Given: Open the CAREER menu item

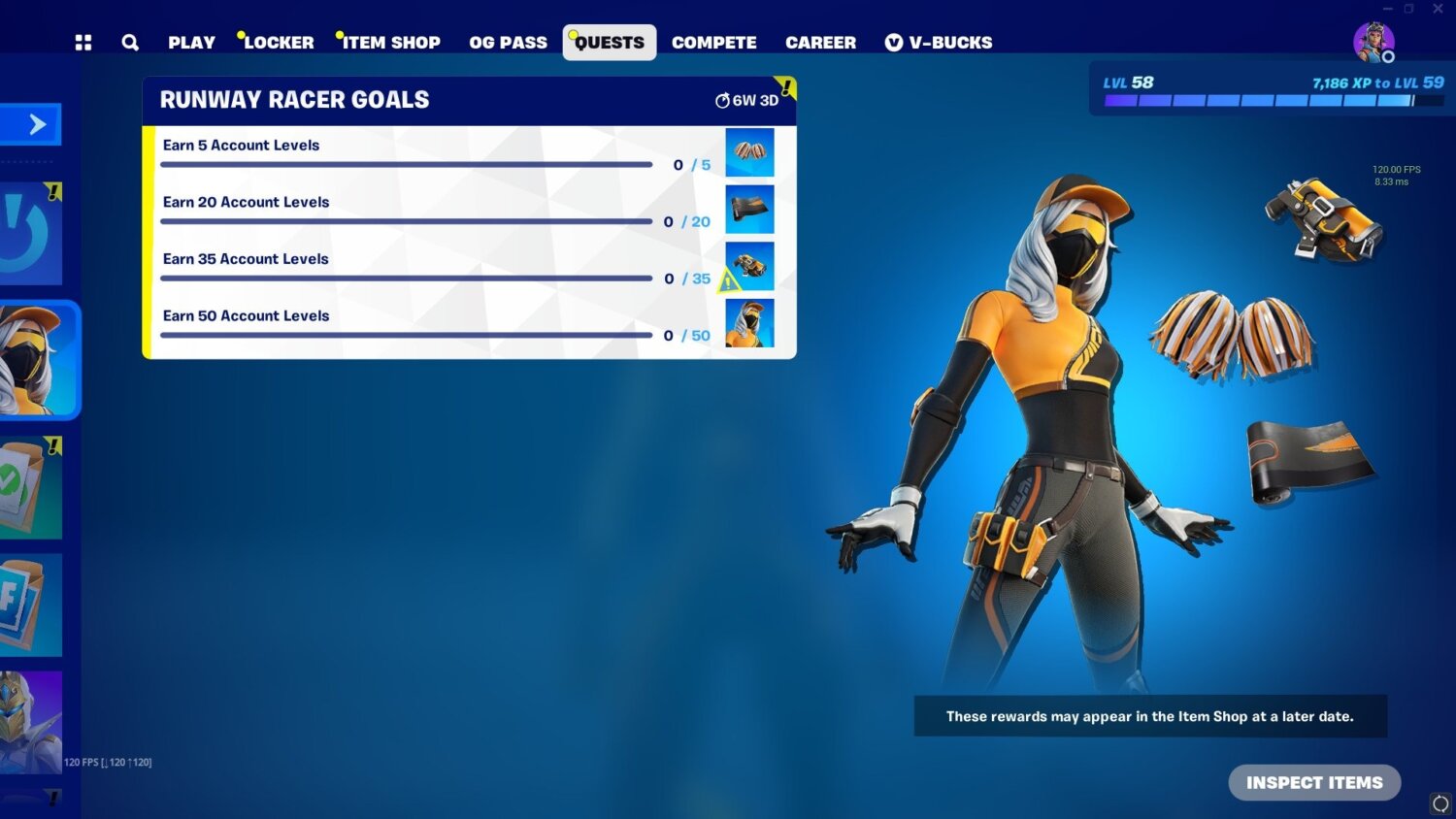Looking at the screenshot, I should [x=820, y=42].
